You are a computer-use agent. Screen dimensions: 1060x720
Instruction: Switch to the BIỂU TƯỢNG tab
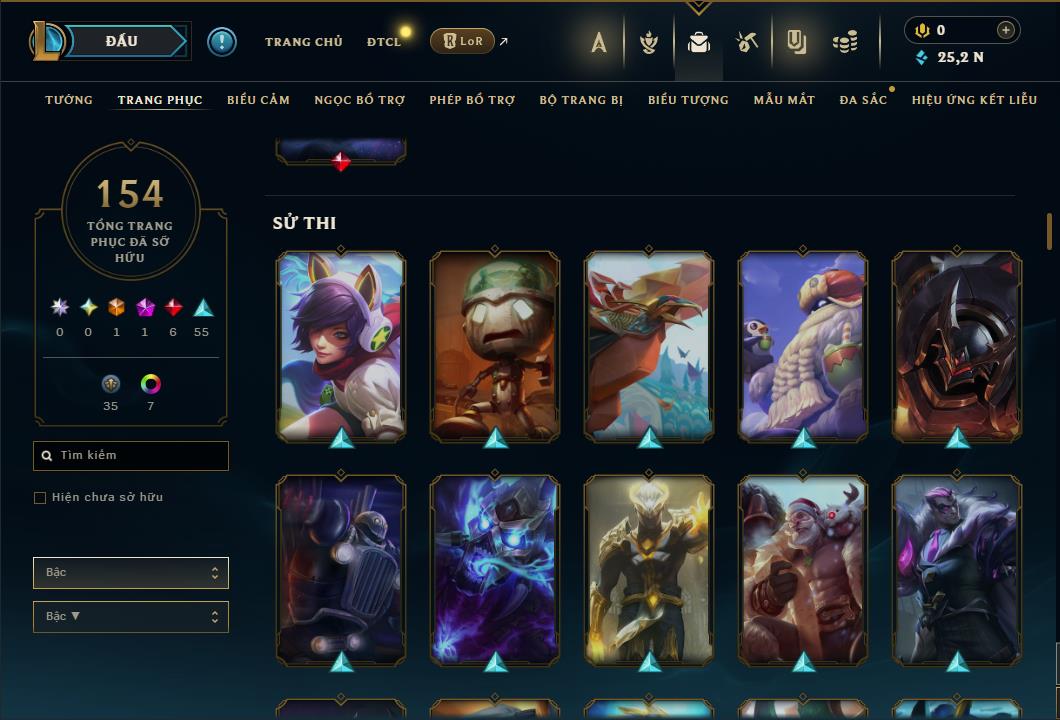pyautogui.click(x=688, y=100)
